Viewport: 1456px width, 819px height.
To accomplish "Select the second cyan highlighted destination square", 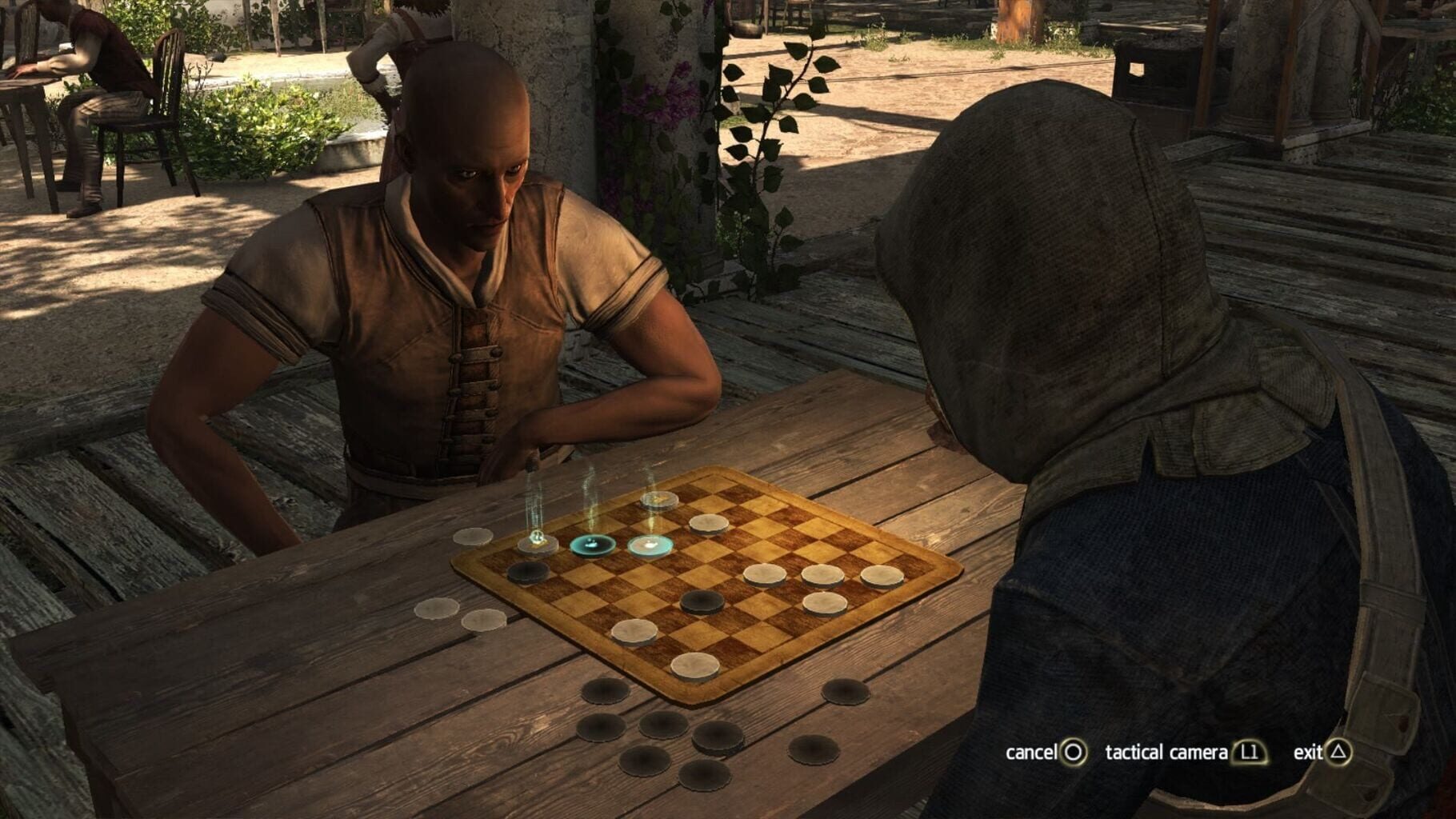I will pos(649,545).
